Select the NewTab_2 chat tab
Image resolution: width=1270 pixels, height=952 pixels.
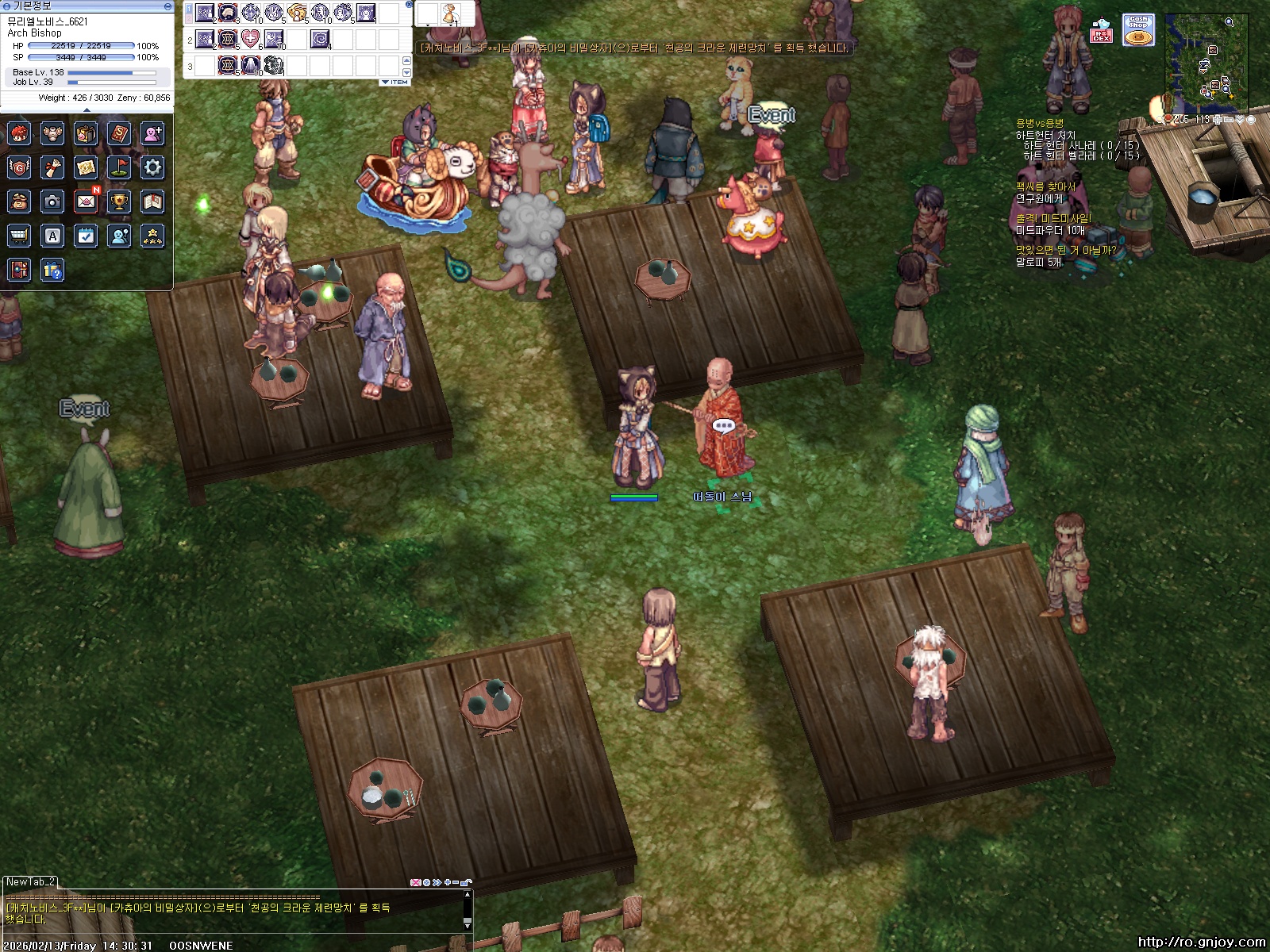[30, 881]
